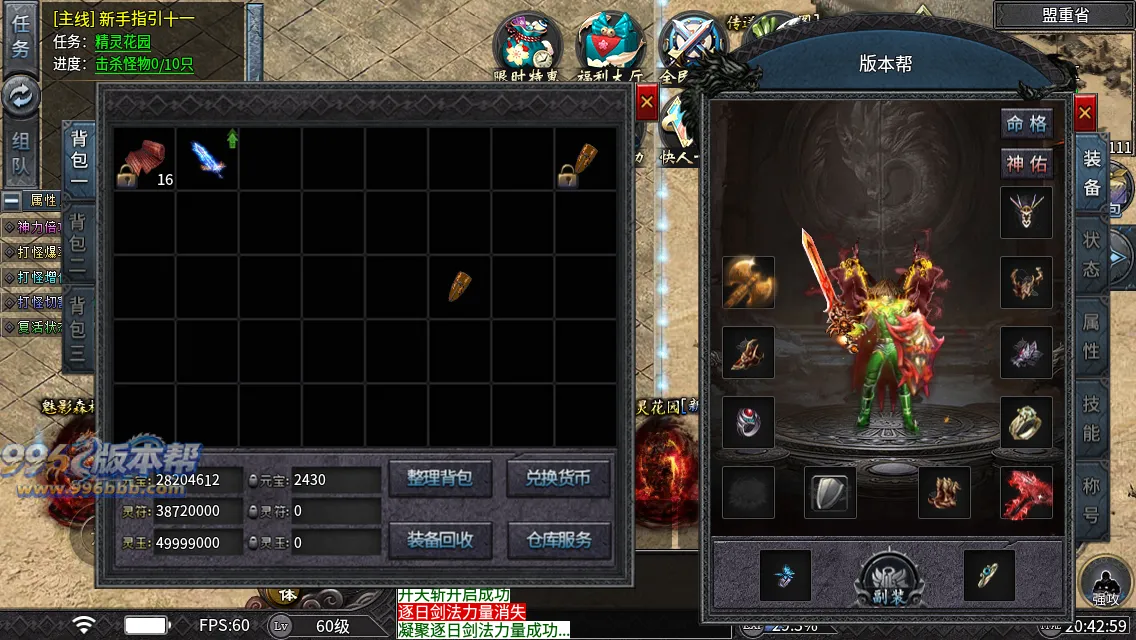The image size is (1136, 640).
Task: Open 仓库服务 warehouse service
Action: 558,540
